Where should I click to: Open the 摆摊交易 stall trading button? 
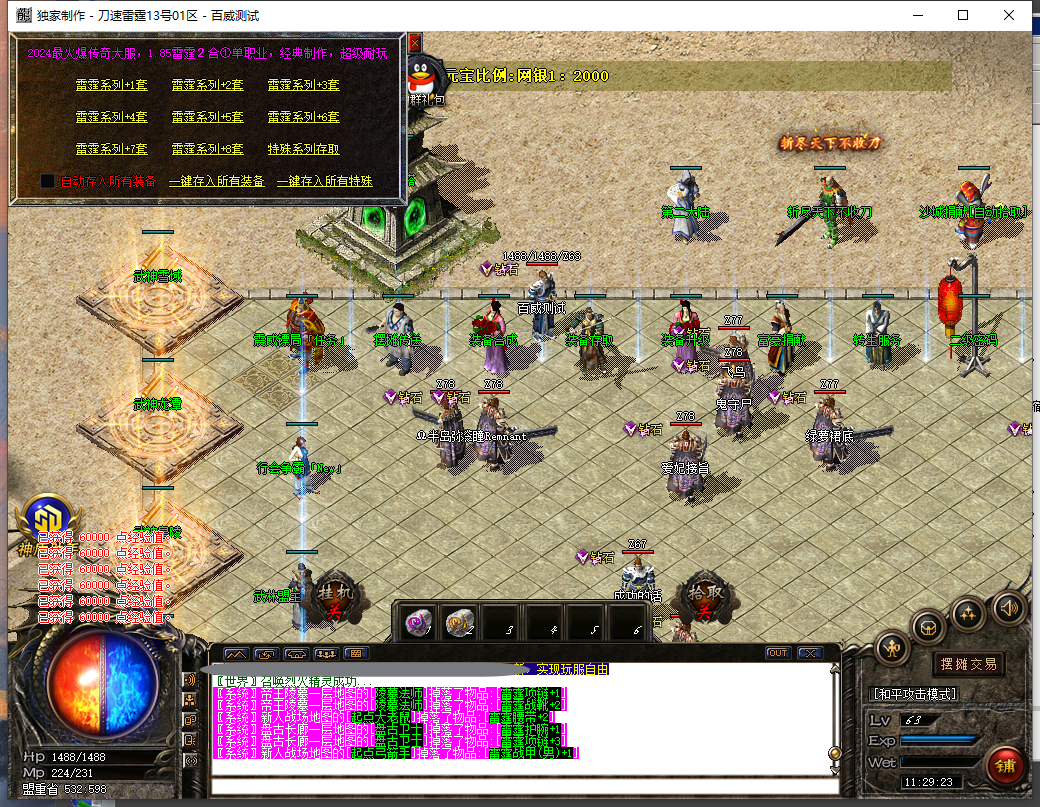968,664
